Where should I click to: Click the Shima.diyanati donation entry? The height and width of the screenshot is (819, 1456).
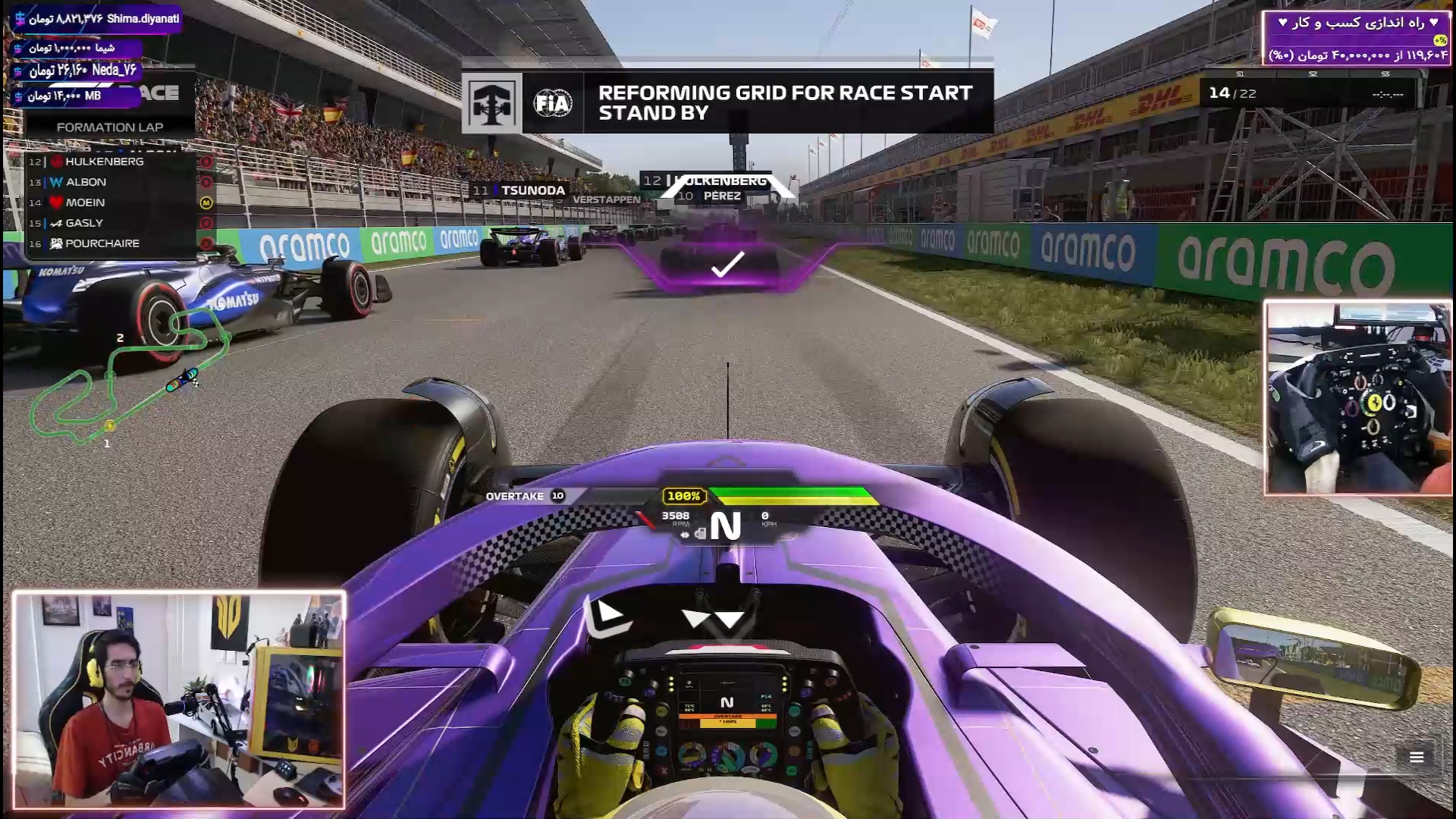[x=98, y=19]
